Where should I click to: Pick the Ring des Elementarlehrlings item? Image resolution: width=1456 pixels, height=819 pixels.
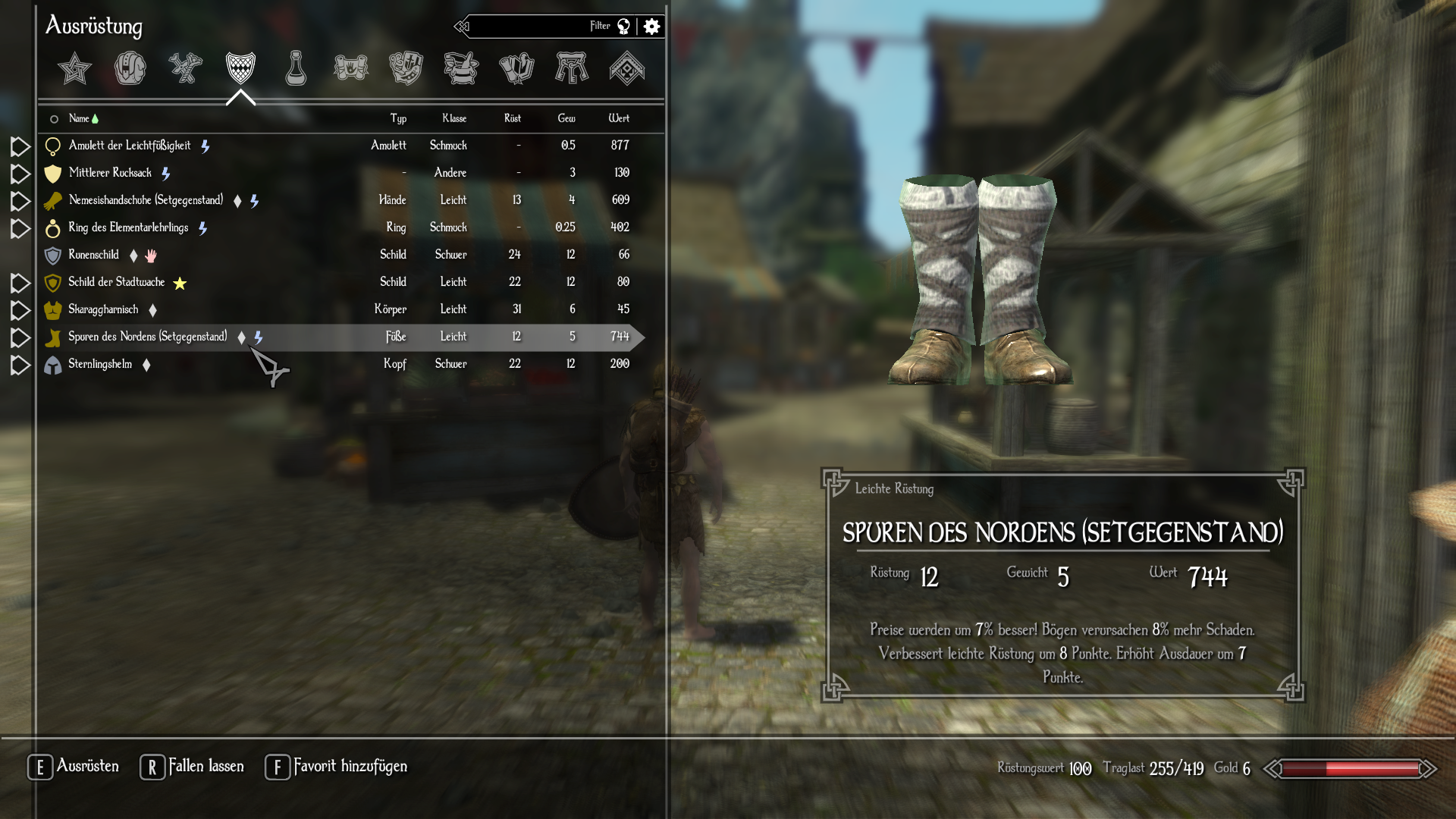(x=128, y=227)
